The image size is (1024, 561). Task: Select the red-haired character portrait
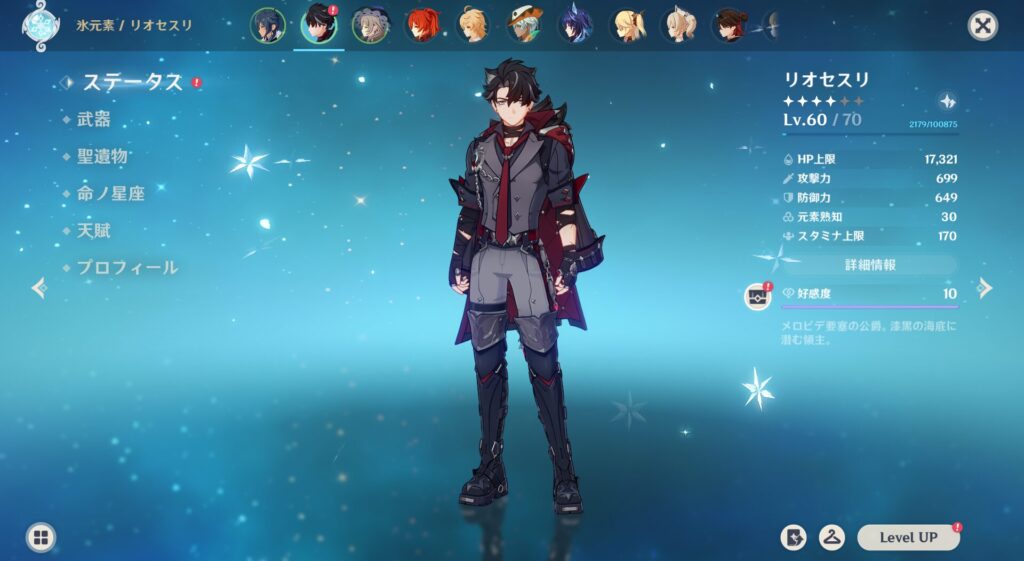(422, 25)
